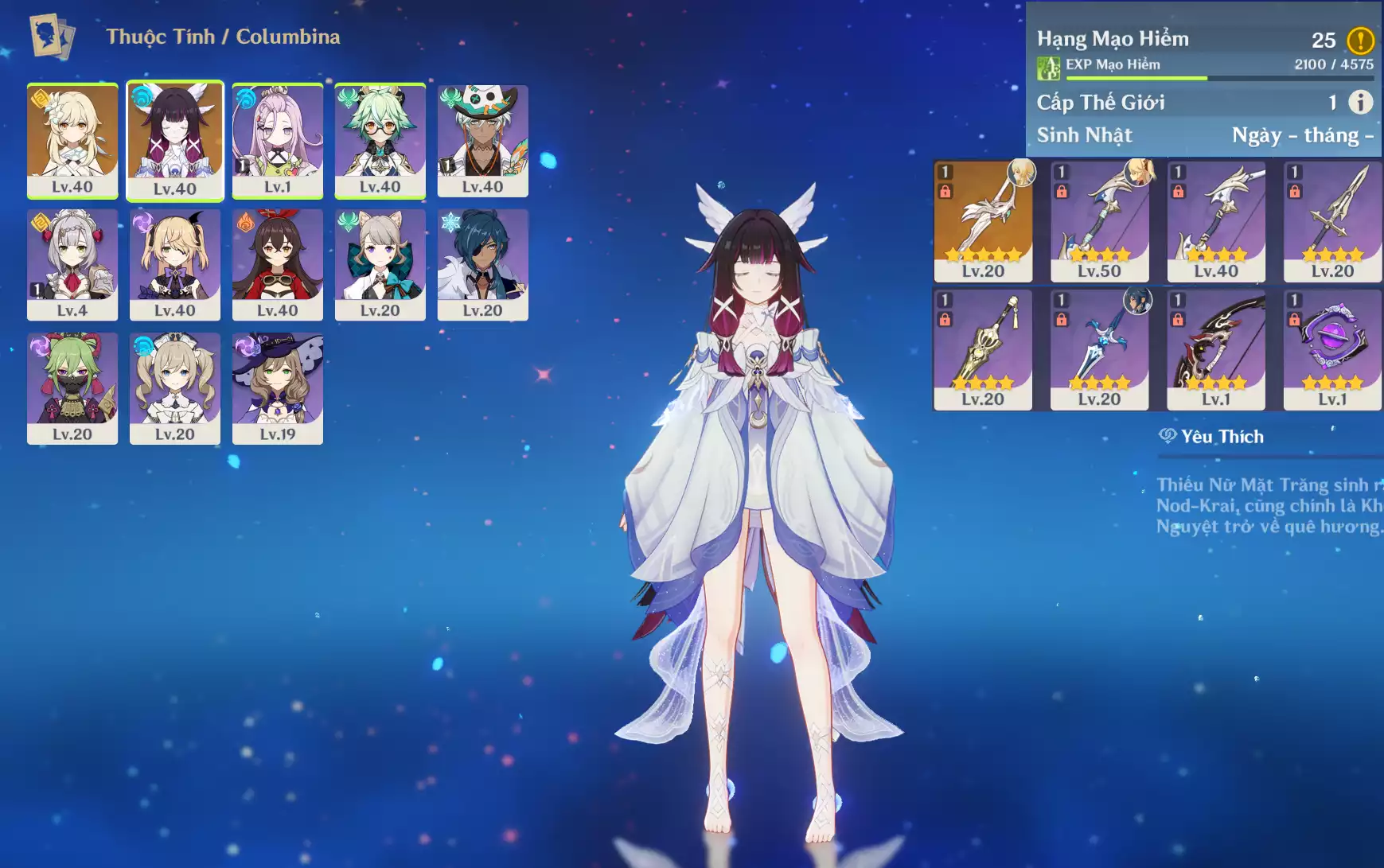Image resolution: width=1384 pixels, height=868 pixels.
Task: Select the Lv.20 polearm weapon slot
Action: pos(1332,220)
